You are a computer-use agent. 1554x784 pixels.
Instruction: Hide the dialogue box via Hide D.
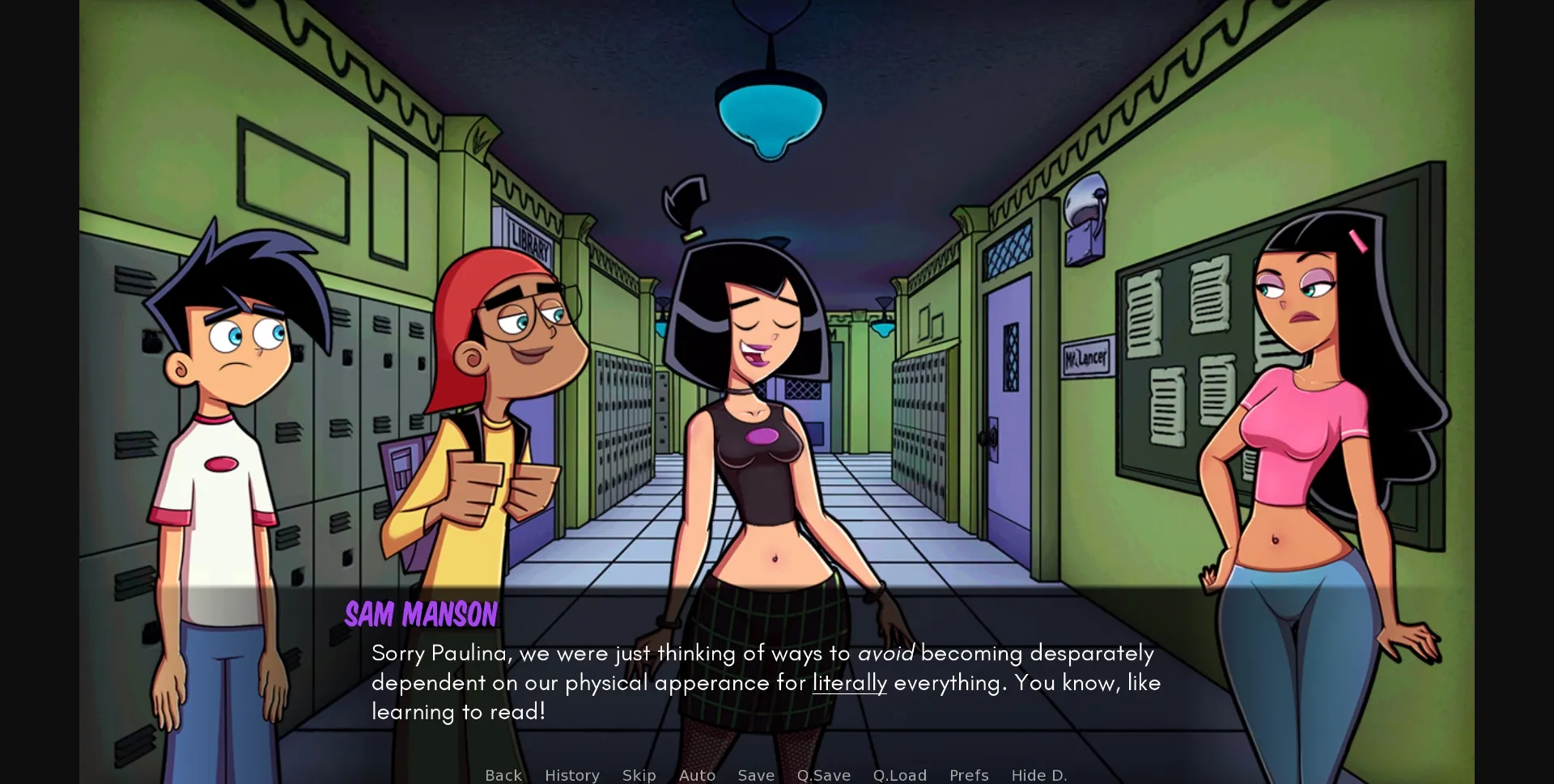tap(1039, 775)
